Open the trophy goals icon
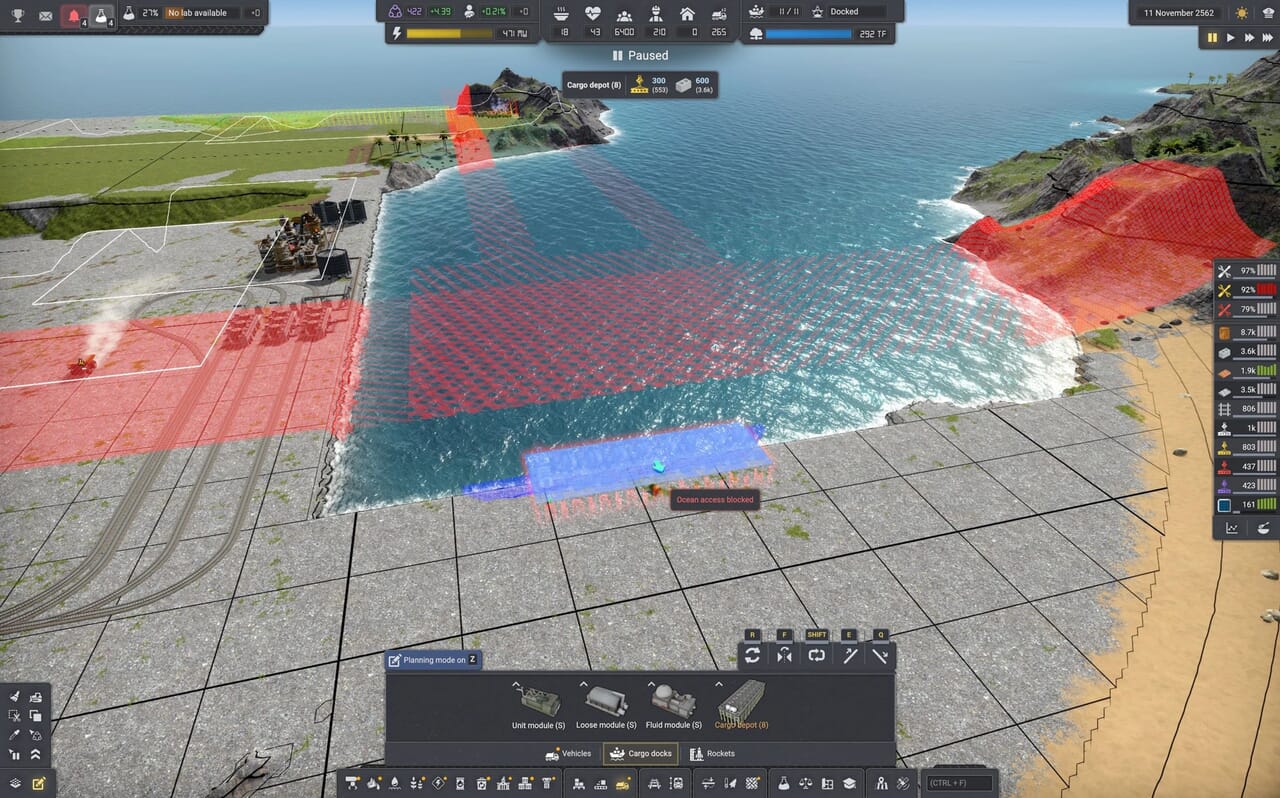The image size is (1280, 798). click(x=17, y=15)
